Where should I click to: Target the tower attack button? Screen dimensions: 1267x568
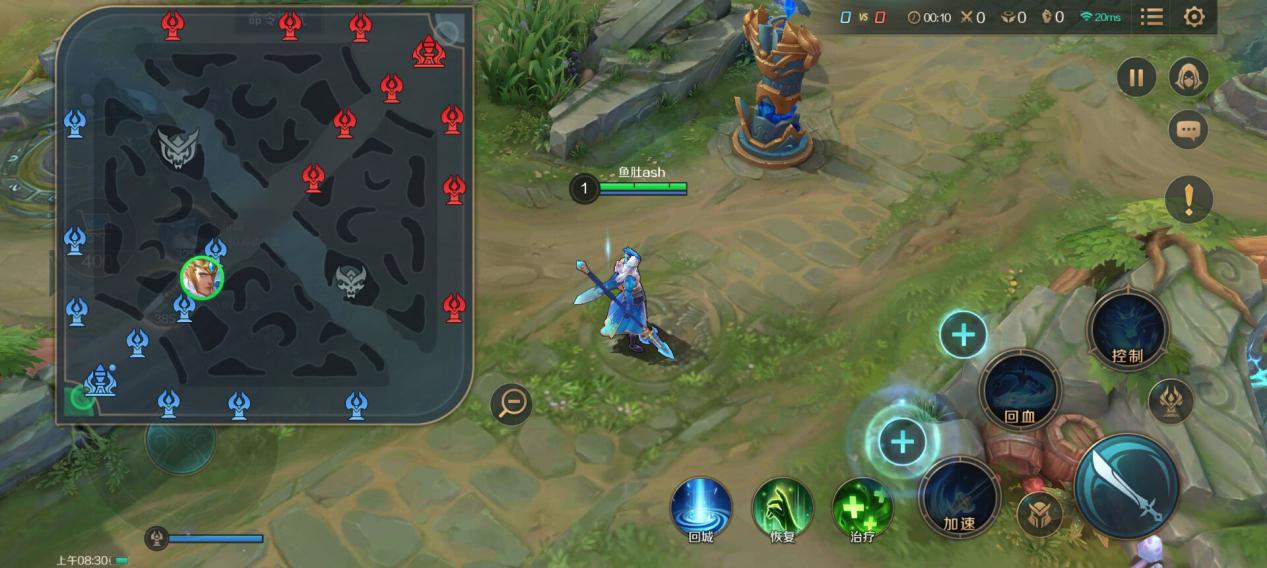[1170, 400]
